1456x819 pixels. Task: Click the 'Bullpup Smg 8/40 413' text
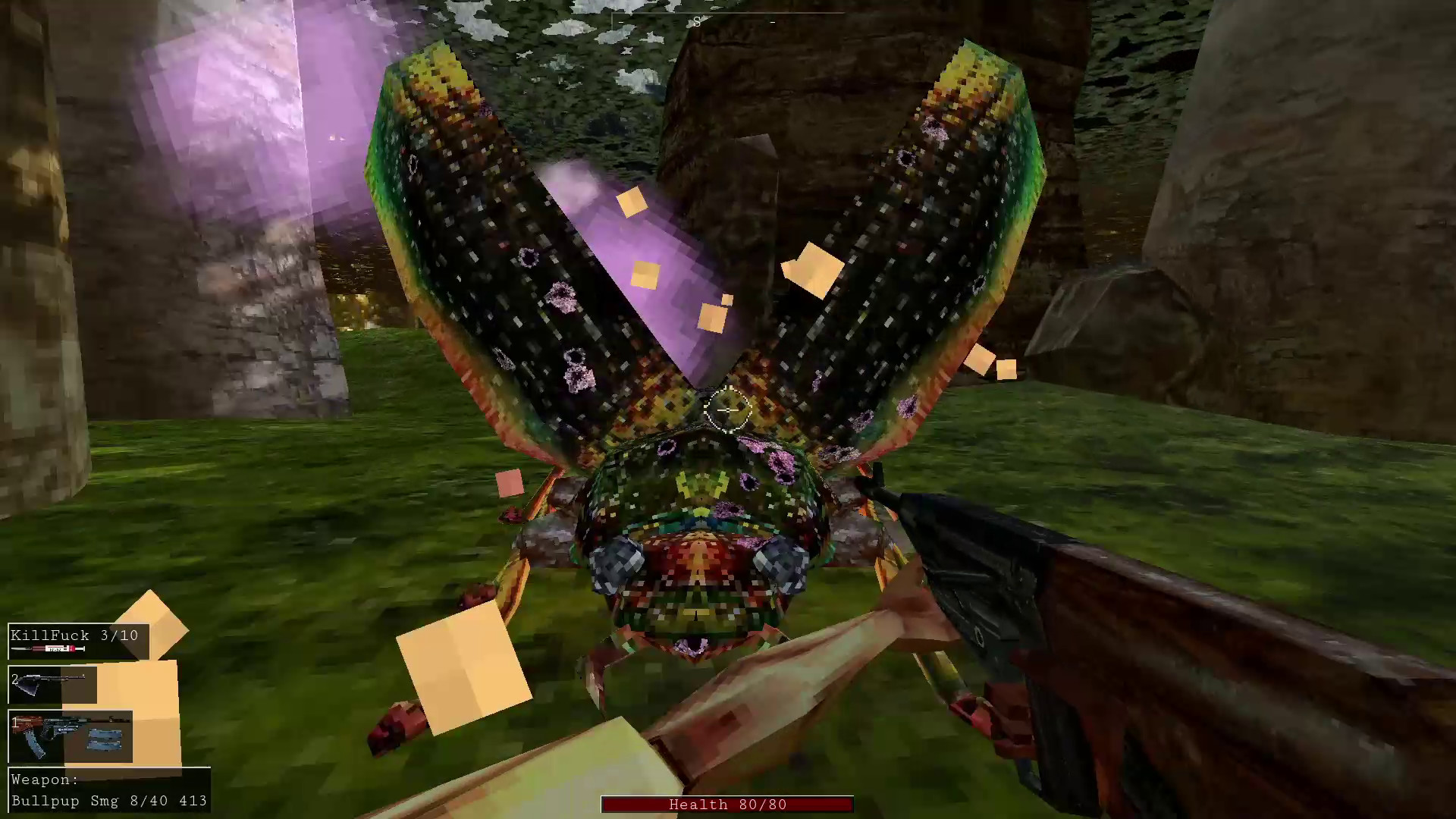tap(109, 801)
